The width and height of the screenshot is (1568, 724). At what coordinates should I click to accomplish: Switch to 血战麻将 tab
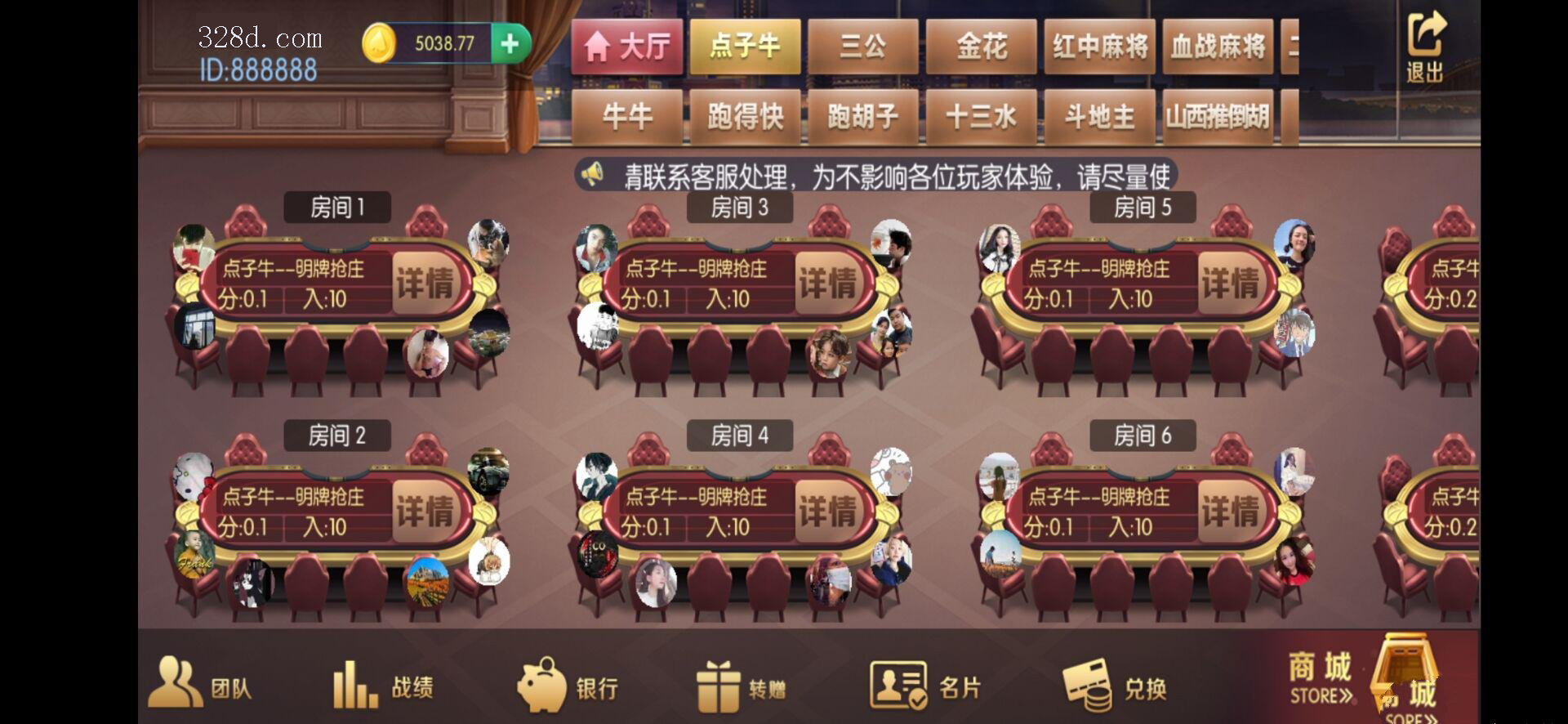coord(1218,46)
